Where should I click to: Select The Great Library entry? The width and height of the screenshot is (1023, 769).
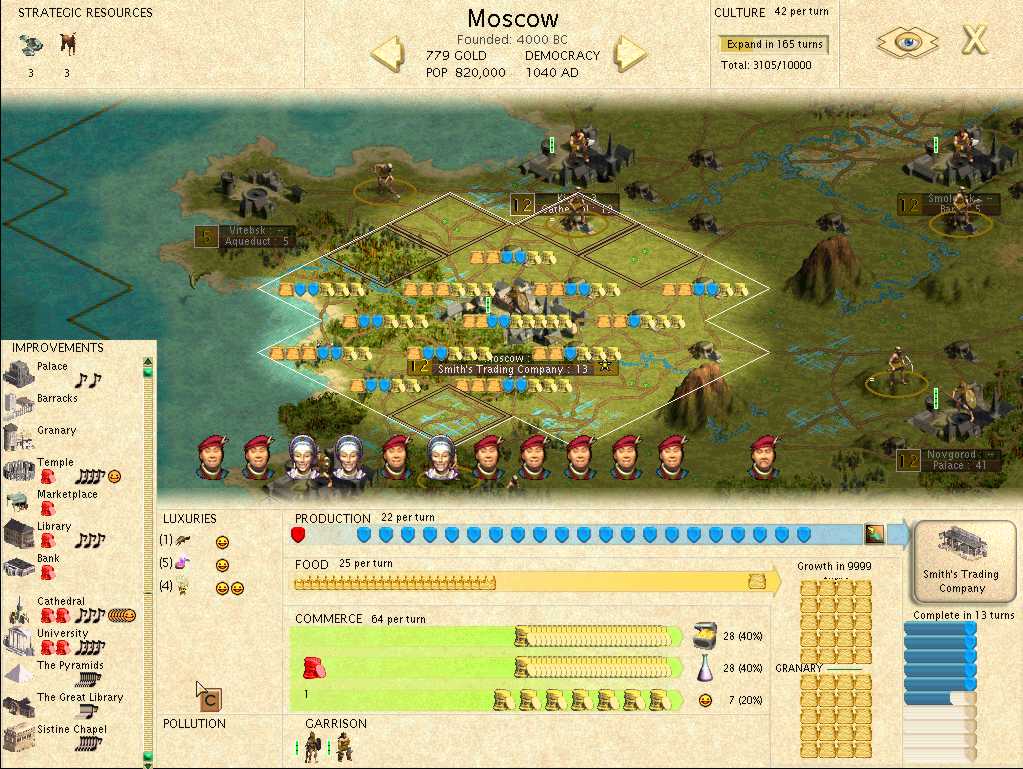pyautogui.click(x=80, y=698)
